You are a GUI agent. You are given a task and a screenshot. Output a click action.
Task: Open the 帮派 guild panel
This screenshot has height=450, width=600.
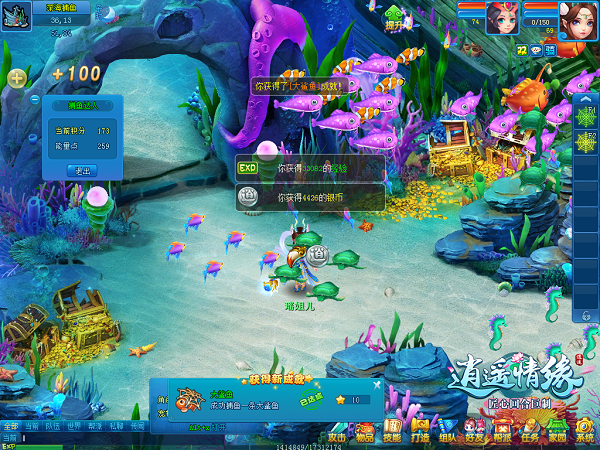(x=502, y=433)
